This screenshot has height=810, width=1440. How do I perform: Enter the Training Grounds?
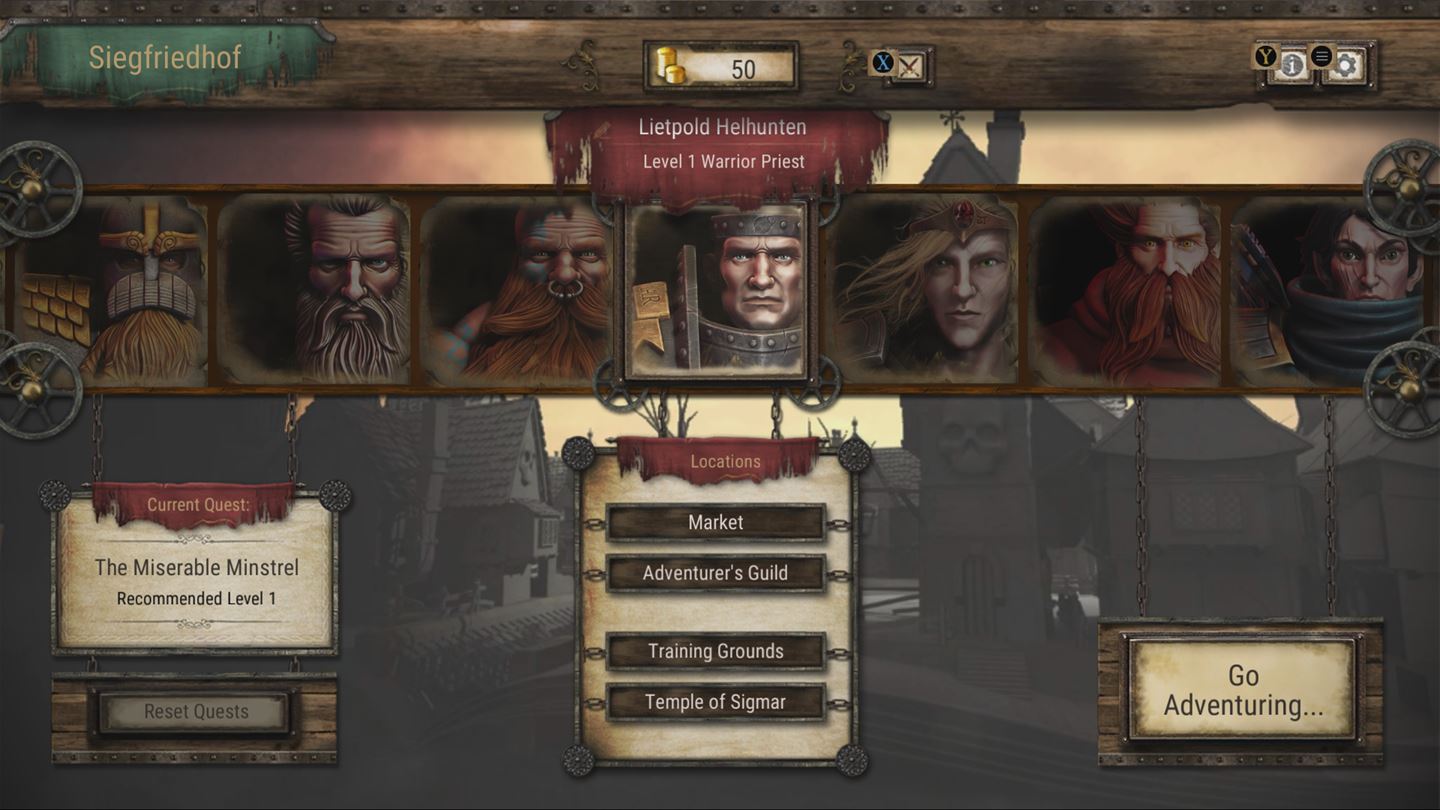click(x=716, y=650)
